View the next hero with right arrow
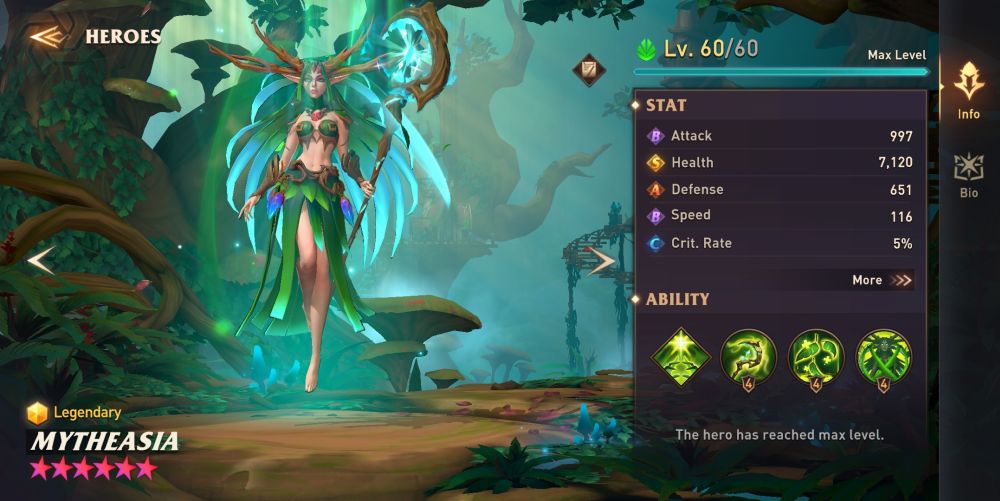The width and height of the screenshot is (1000, 501). click(602, 261)
